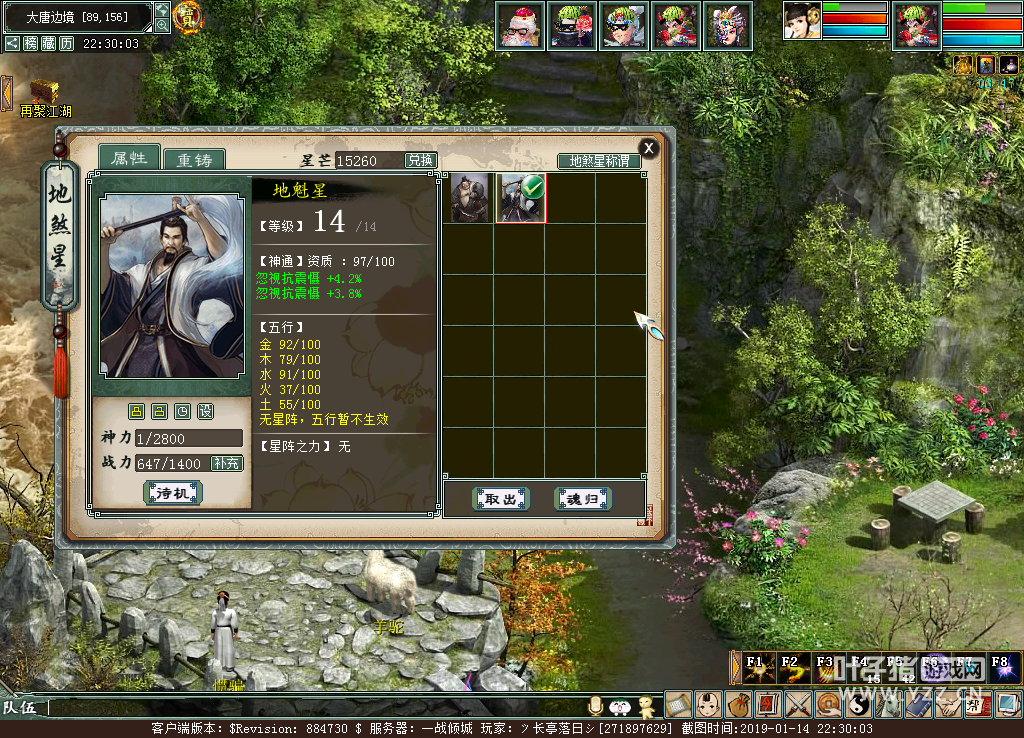1024x738 pixels.
Task: Select the first star card without a checkmark
Action: 469,197
